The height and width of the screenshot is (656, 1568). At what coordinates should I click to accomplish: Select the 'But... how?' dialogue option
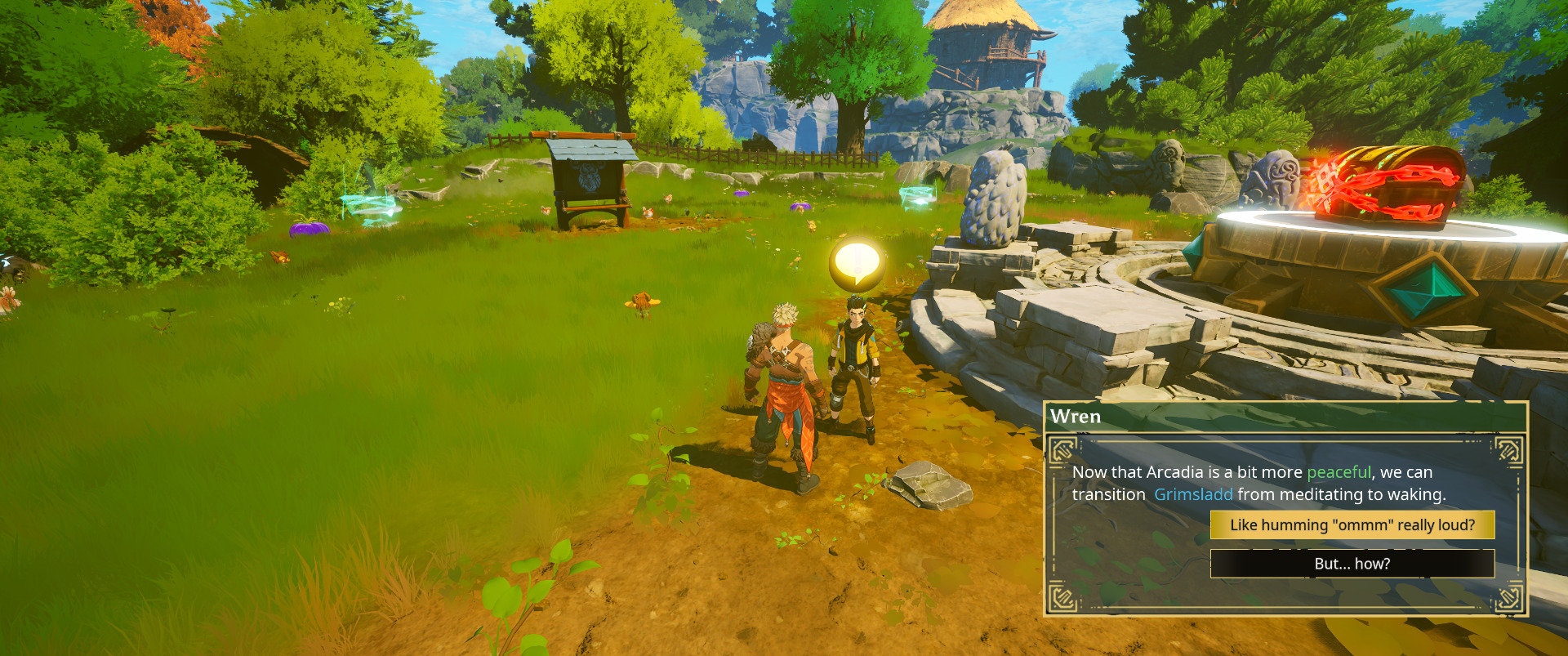tap(1352, 564)
